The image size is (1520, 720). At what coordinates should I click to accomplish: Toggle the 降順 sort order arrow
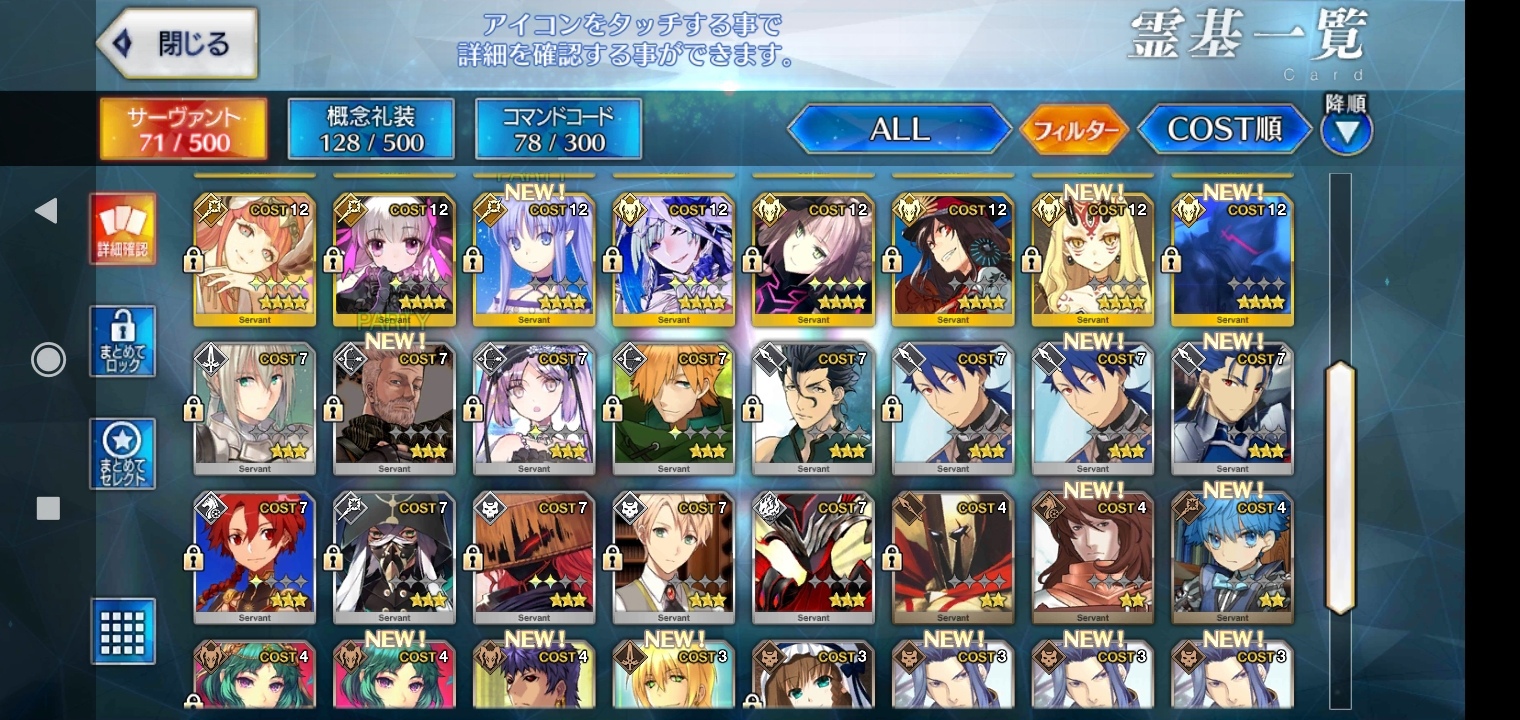pyautogui.click(x=1346, y=130)
